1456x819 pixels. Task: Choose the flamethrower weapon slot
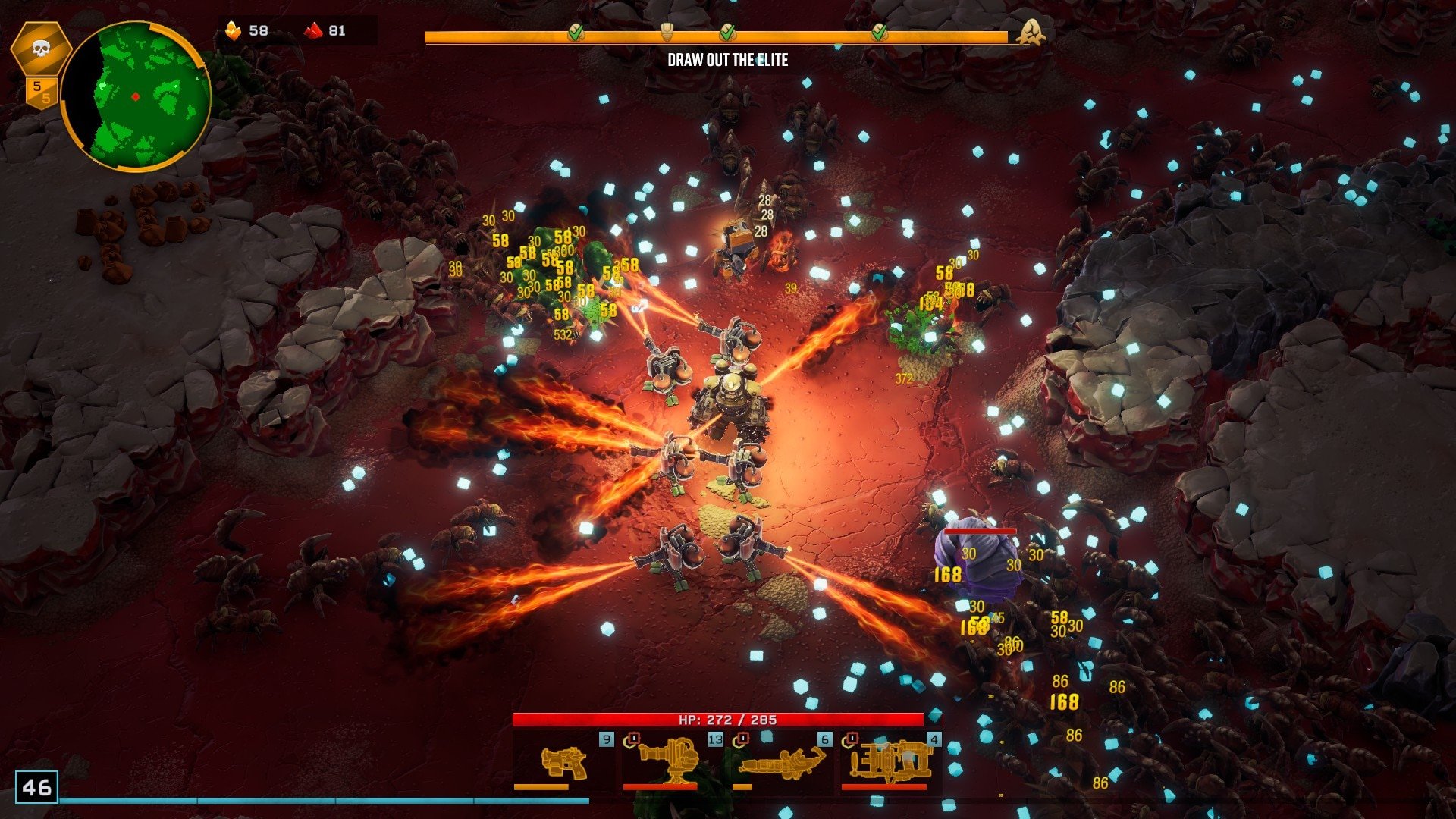[781, 762]
